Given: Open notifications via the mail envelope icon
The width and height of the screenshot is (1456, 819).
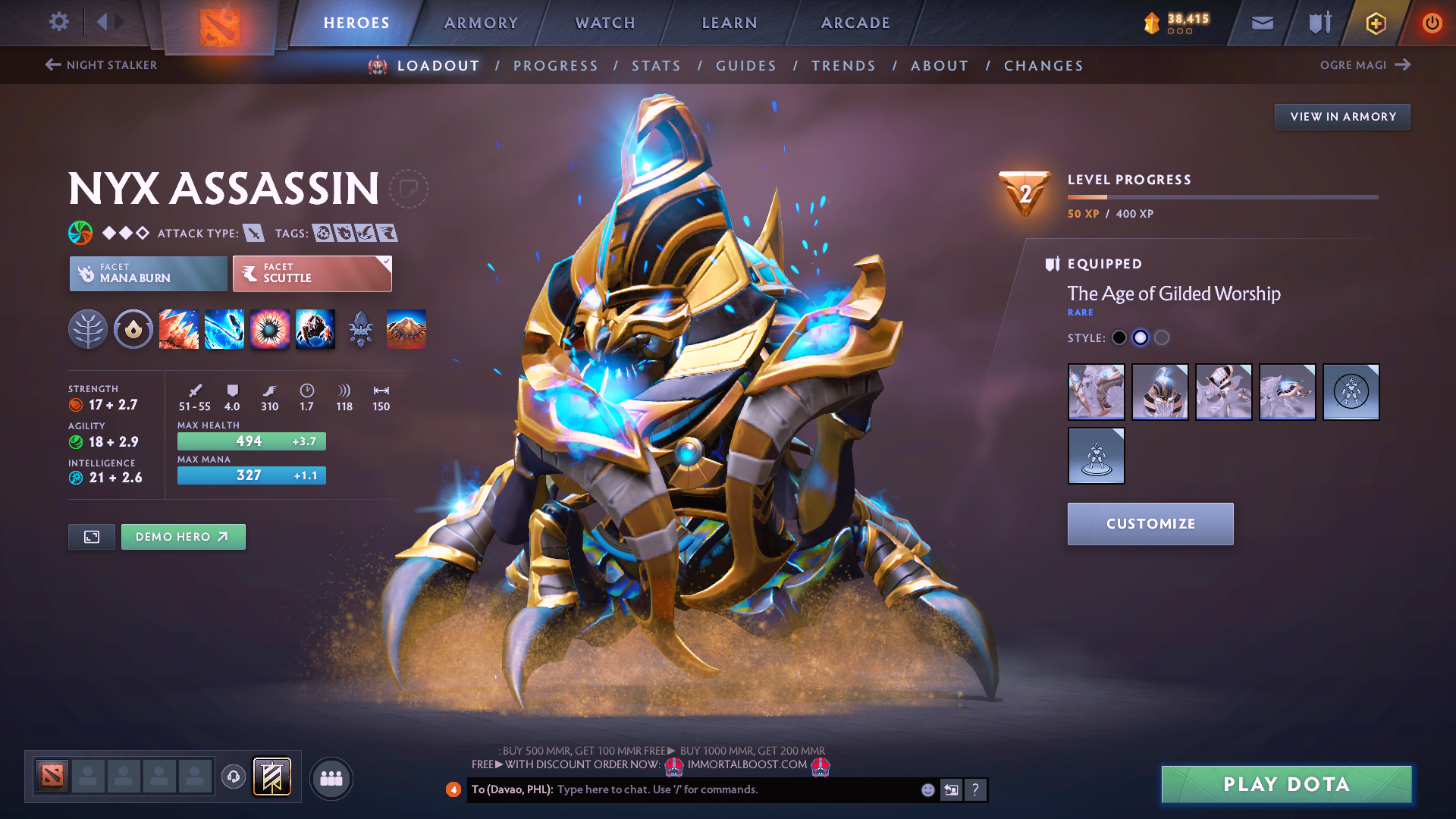Looking at the screenshot, I should (x=1261, y=22).
